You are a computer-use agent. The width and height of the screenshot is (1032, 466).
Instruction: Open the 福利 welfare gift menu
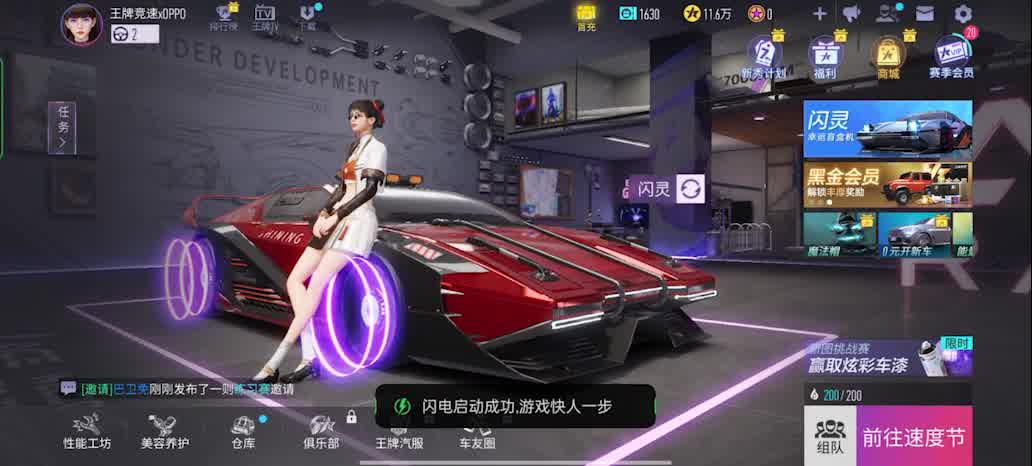tap(825, 56)
